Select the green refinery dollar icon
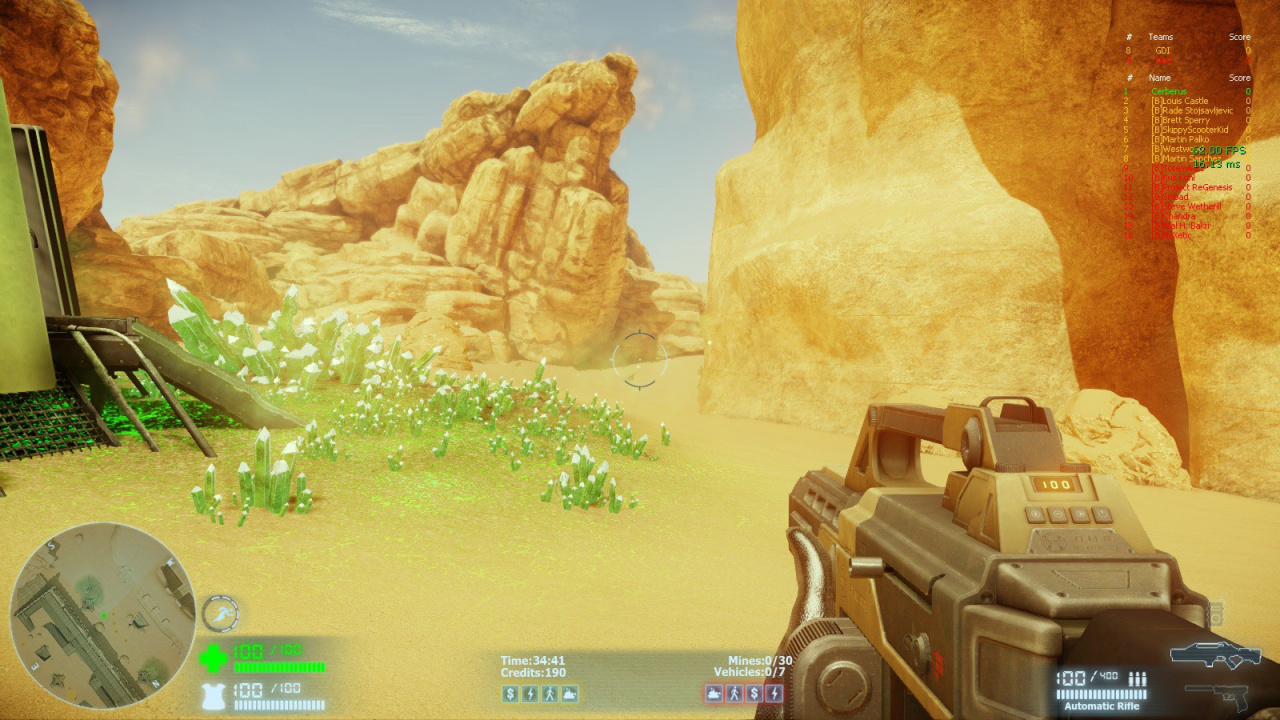 coord(510,693)
